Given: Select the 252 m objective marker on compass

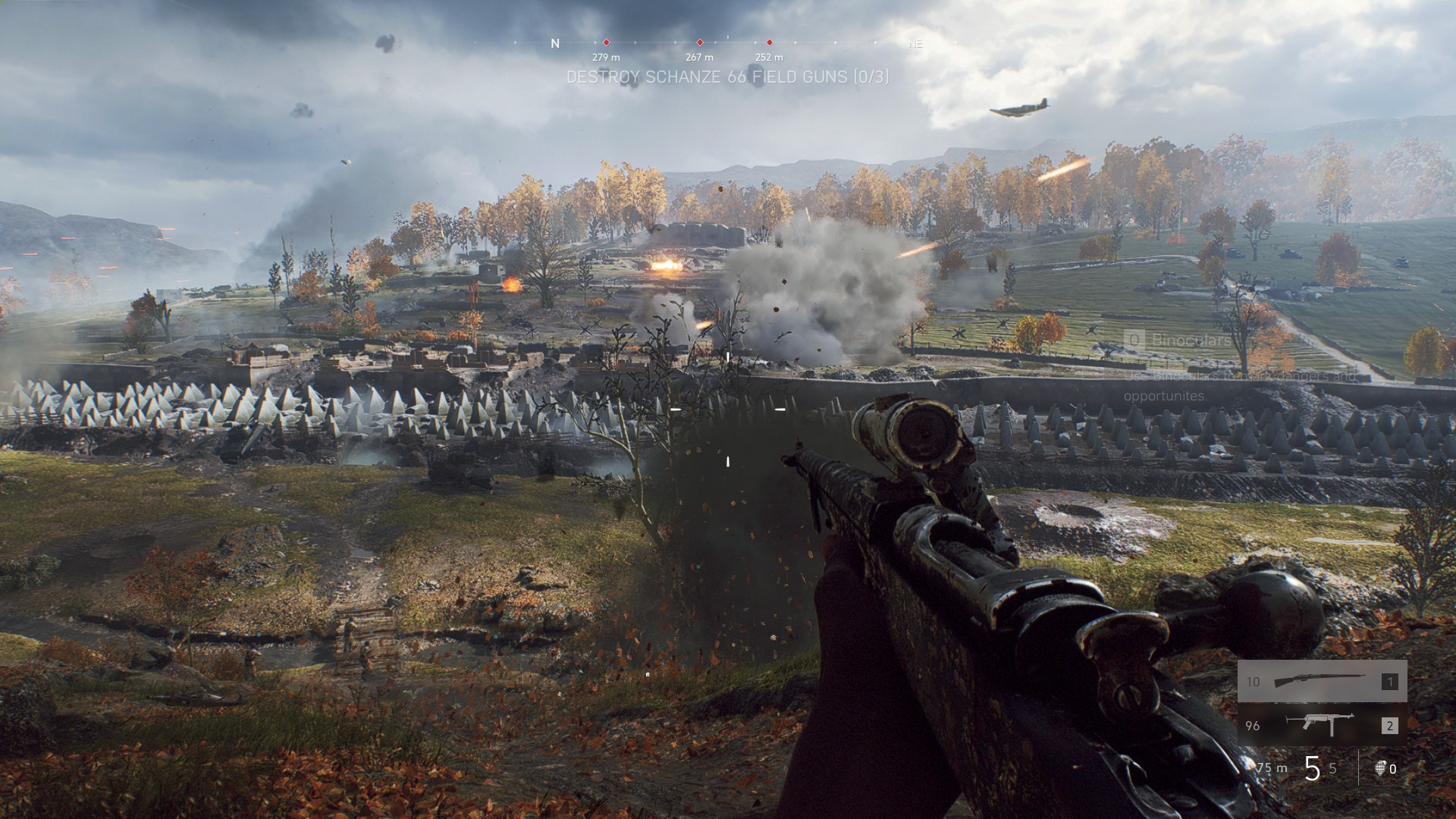Looking at the screenshot, I should pos(769,43).
